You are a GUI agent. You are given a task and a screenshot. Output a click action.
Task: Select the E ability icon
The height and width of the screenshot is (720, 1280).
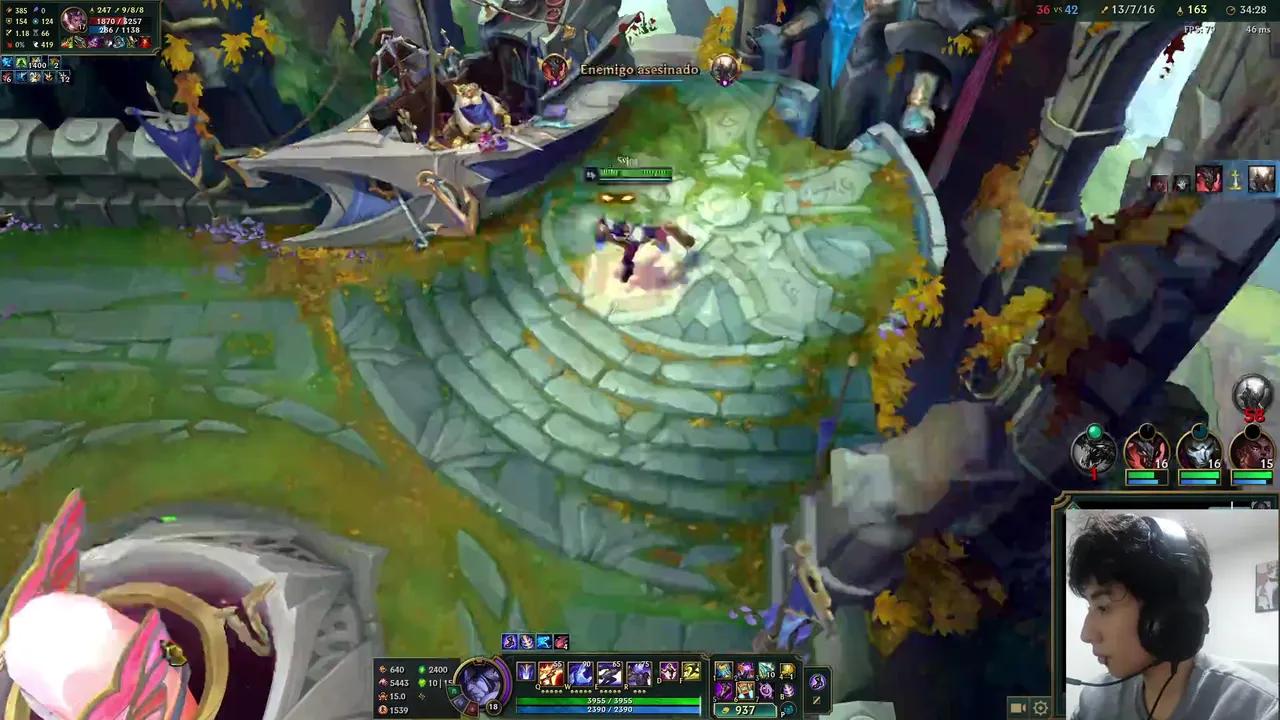[x=608, y=674]
